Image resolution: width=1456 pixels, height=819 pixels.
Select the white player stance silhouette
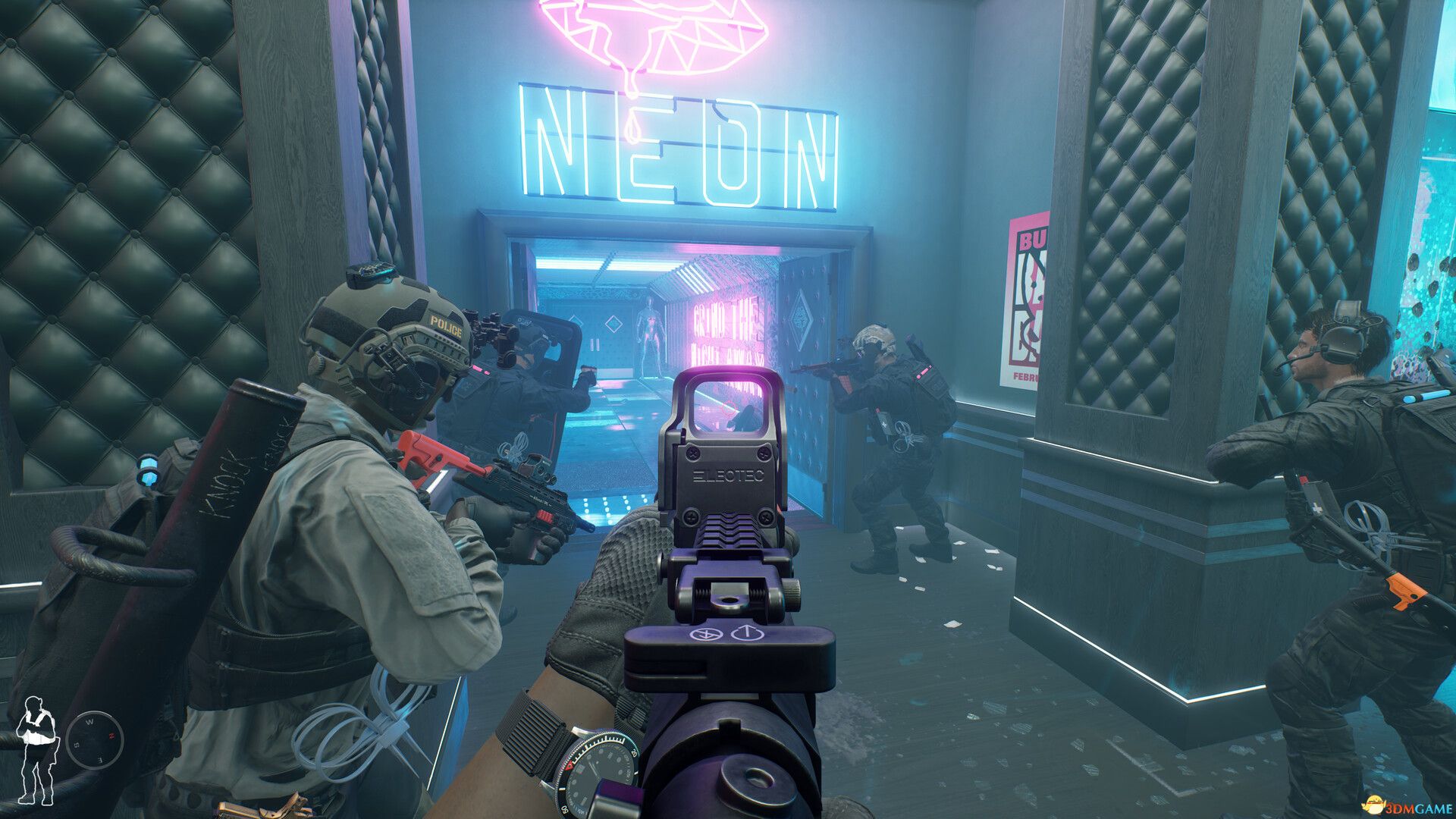click(x=36, y=750)
